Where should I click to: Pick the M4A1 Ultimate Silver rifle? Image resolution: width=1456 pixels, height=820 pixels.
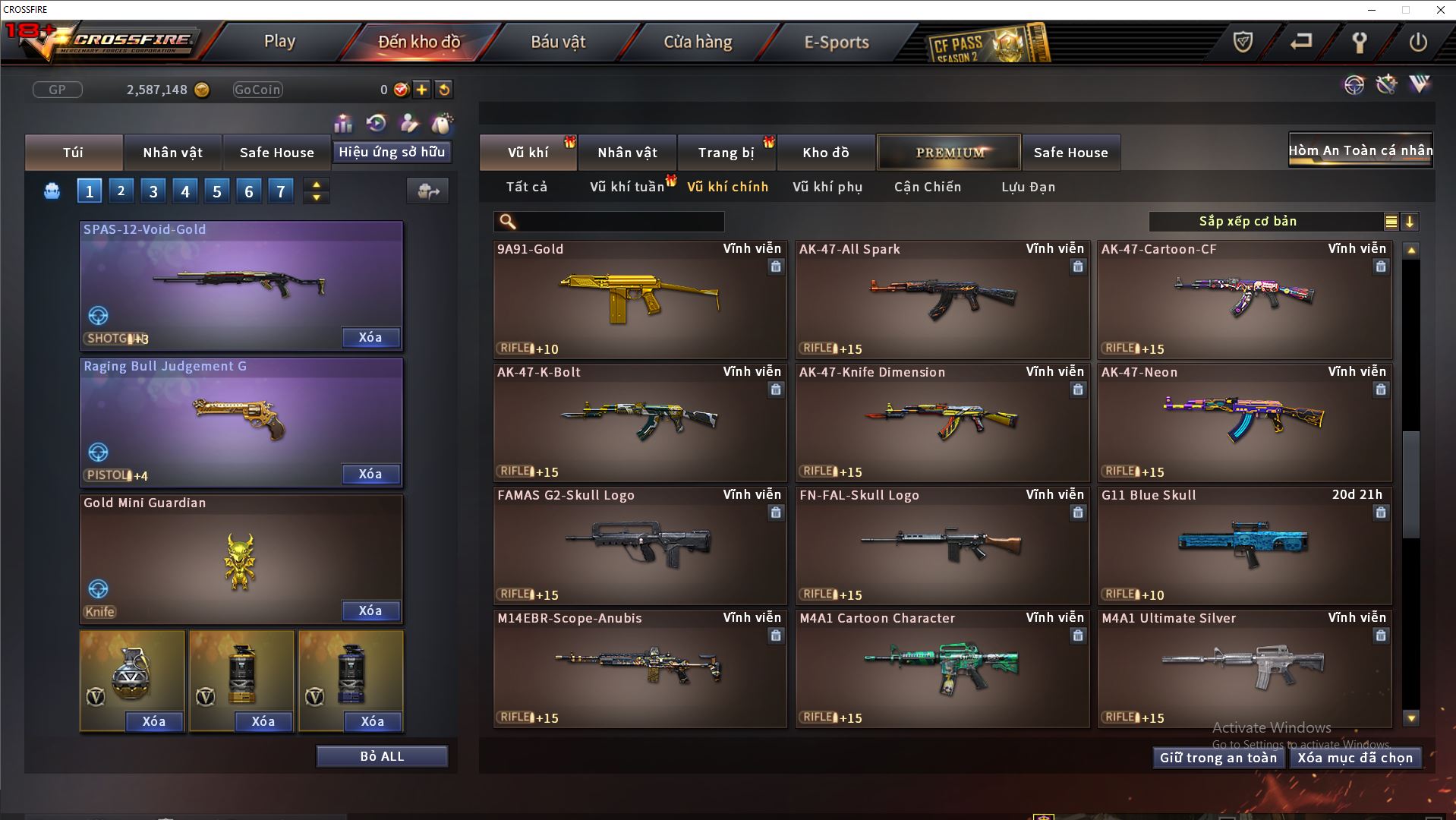tap(1244, 667)
